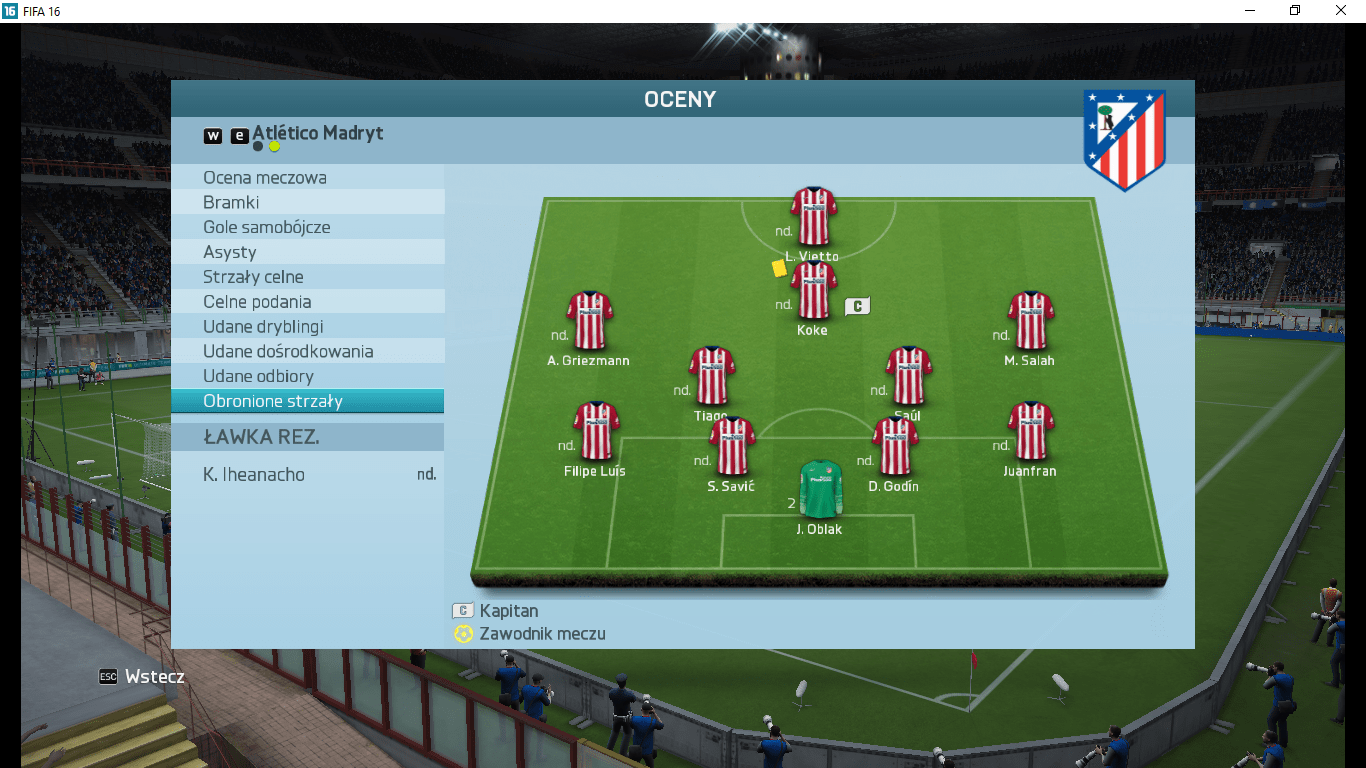This screenshot has width=1366, height=768.
Task: Open Gole samobójcze stats
Action: (x=307, y=227)
